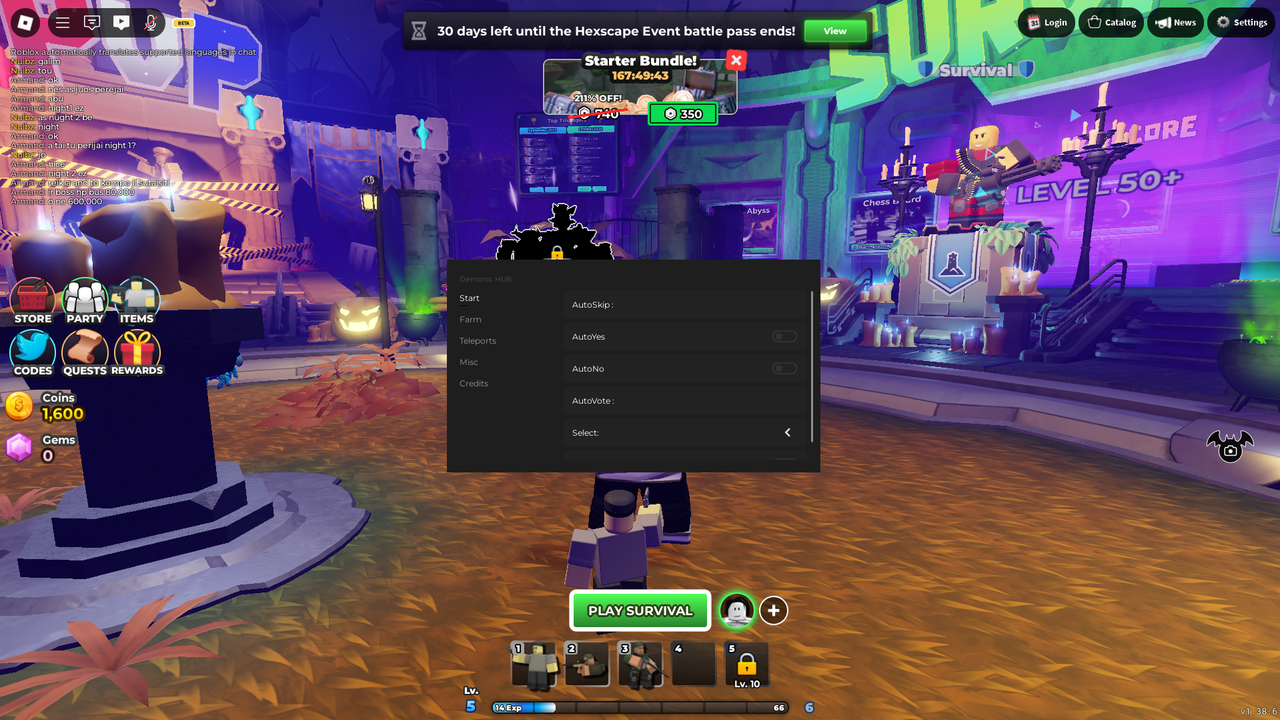
Task: Open the game Settings
Action: click(x=1241, y=22)
